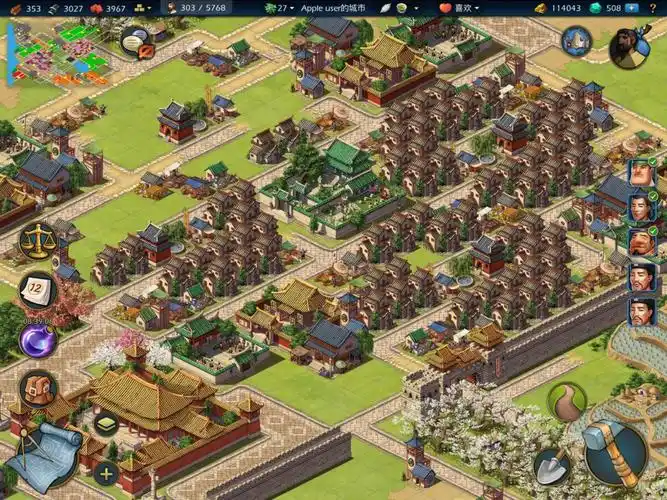The height and width of the screenshot is (500, 667).
Task: Open the brown backpack icon
Action: (x=37, y=389)
